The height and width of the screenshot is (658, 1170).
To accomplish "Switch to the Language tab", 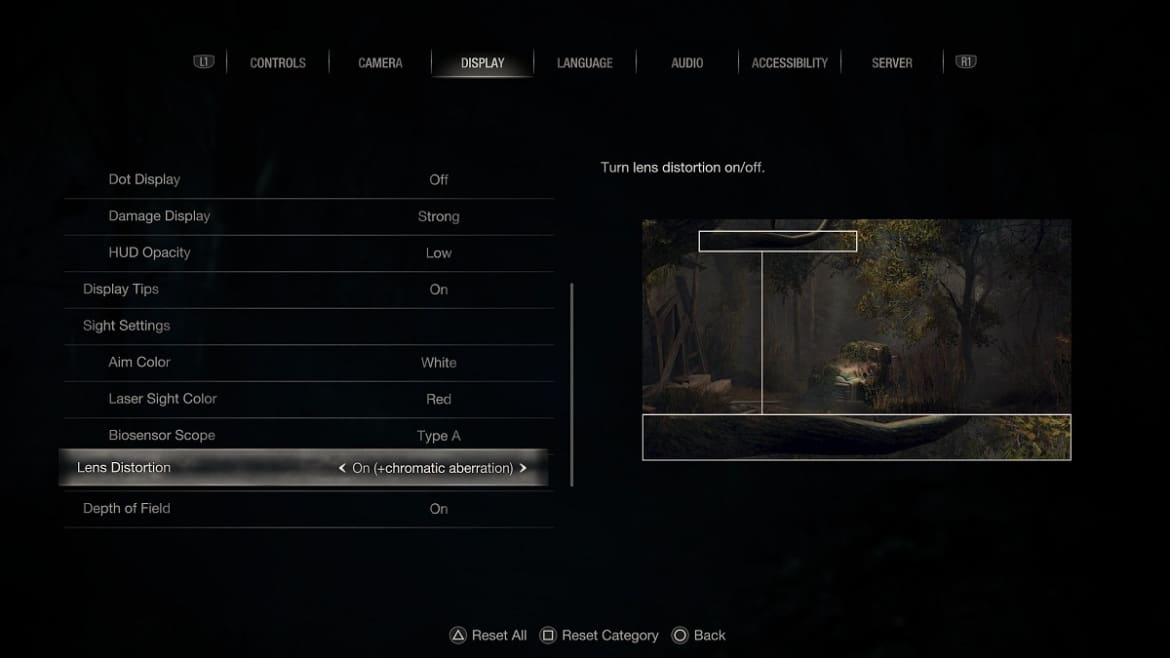I will [x=585, y=63].
